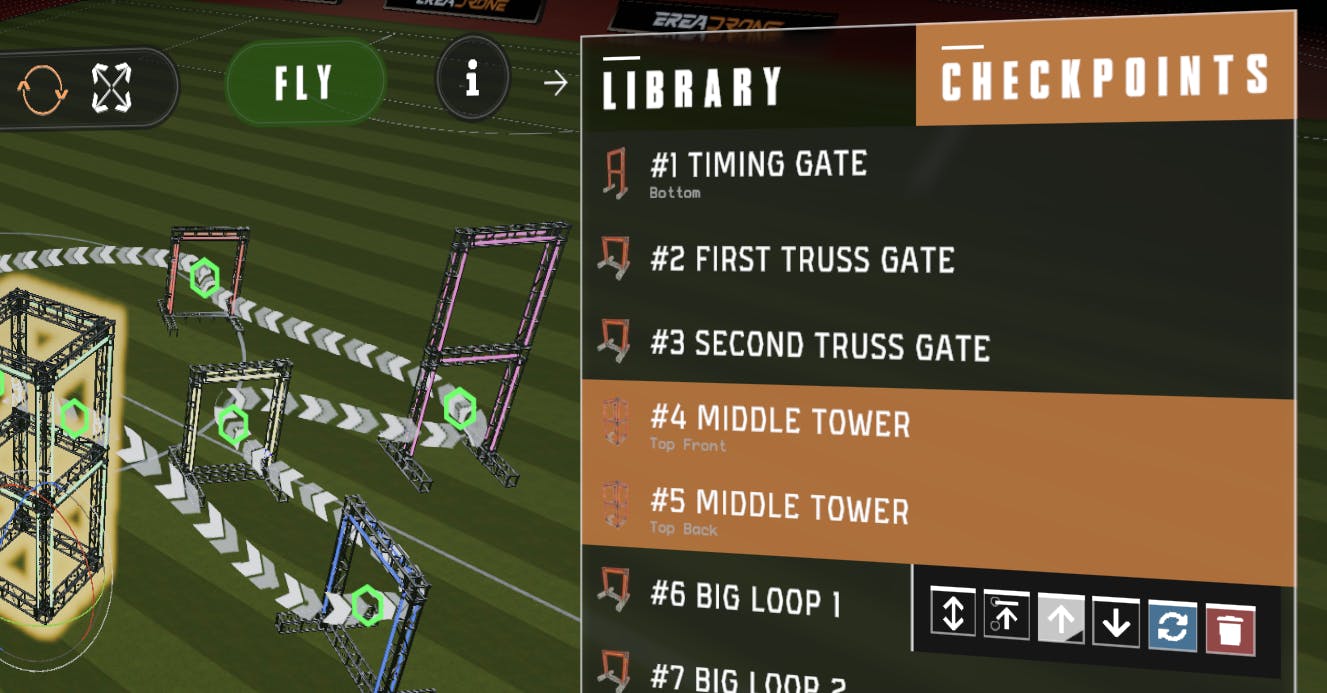Image resolution: width=1327 pixels, height=693 pixels.
Task: Open the info panel
Action: [x=472, y=78]
